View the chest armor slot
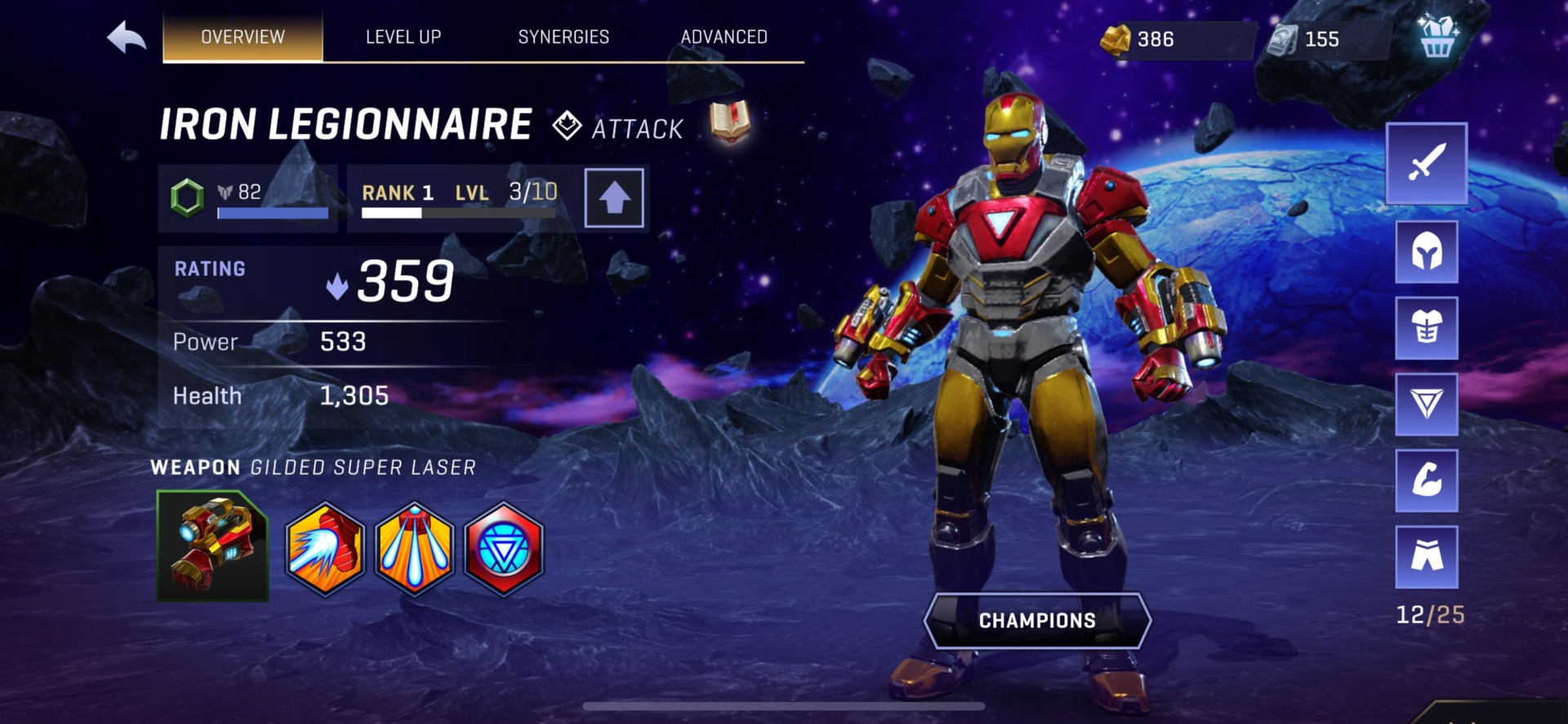The width and height of the screenshot is (1568, 724). [1426, 328]
